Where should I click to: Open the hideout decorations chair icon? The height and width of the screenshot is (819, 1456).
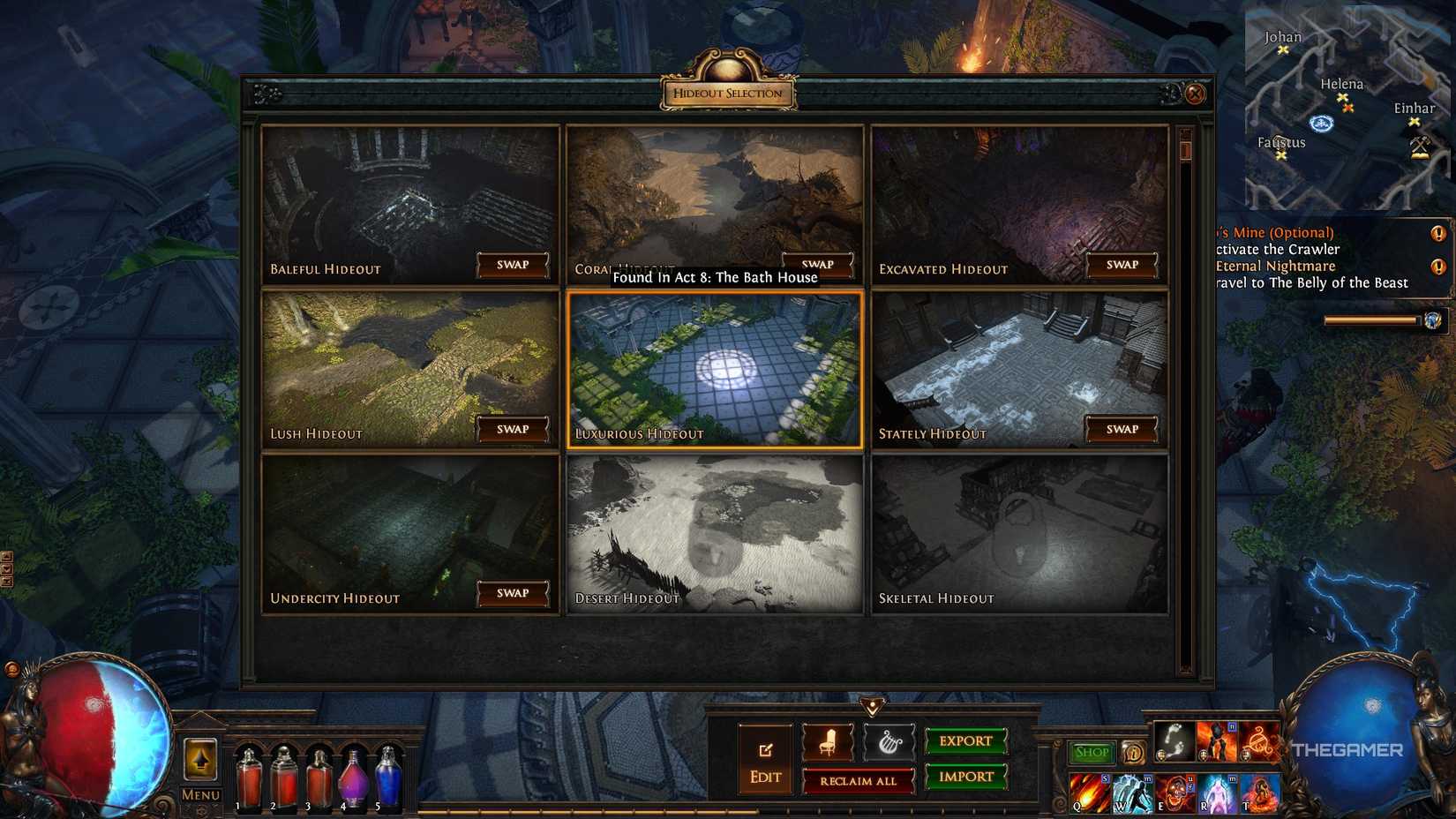[828, 745]
